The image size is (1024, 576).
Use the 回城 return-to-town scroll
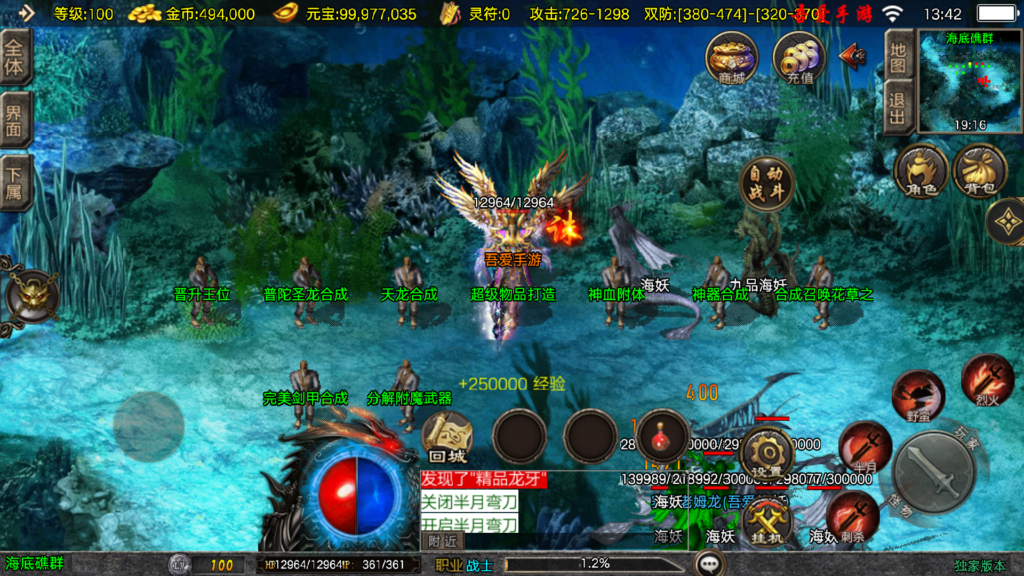point(447,437)
